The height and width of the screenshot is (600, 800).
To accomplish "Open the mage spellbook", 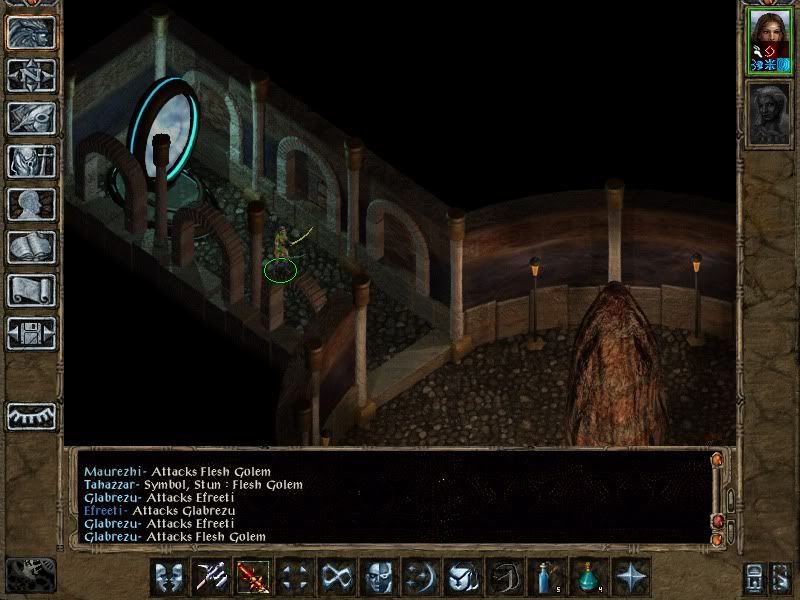I will 31,247.
